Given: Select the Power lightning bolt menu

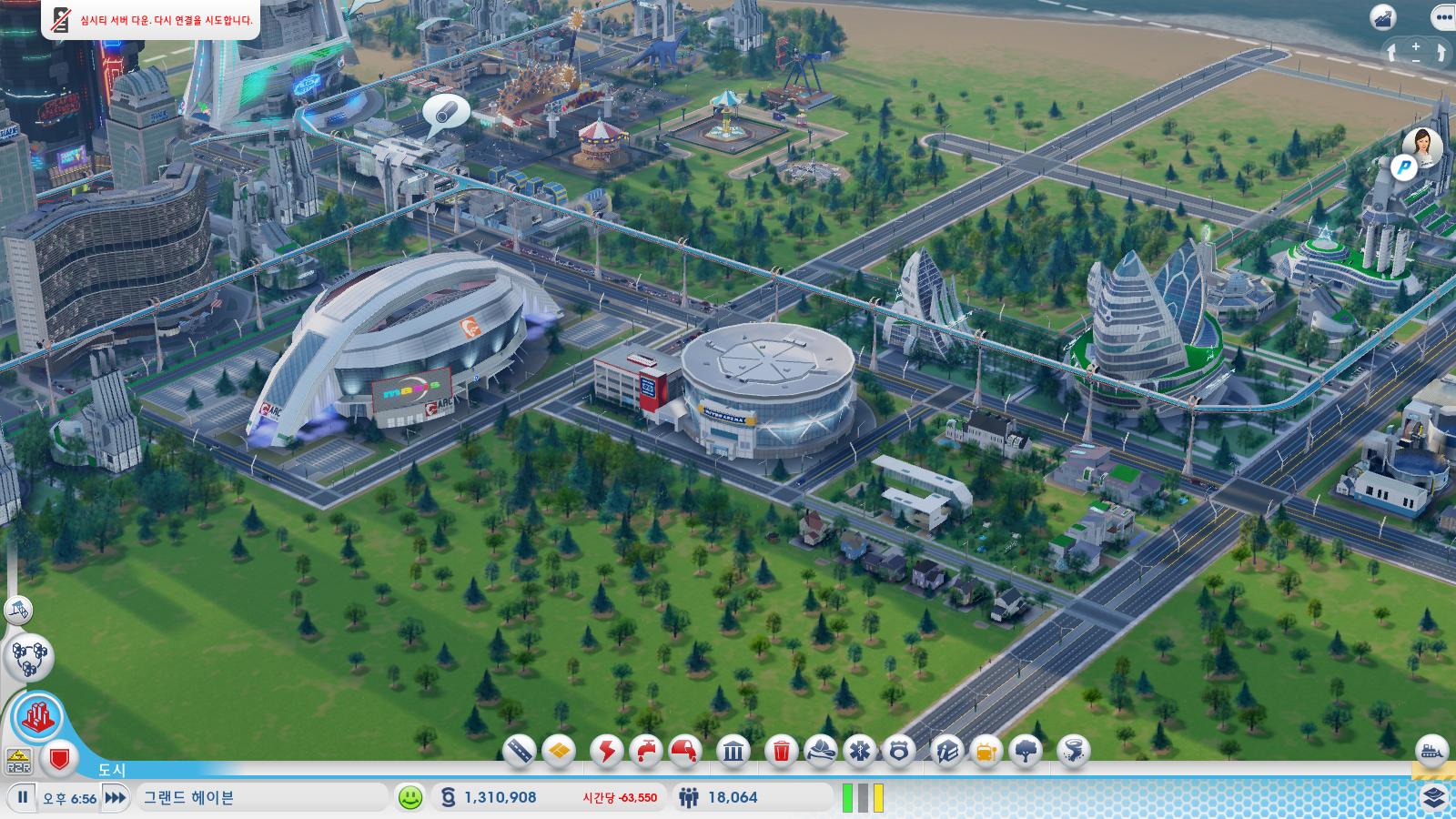Looking at the screenshot, I should click(x=606, y=751).
